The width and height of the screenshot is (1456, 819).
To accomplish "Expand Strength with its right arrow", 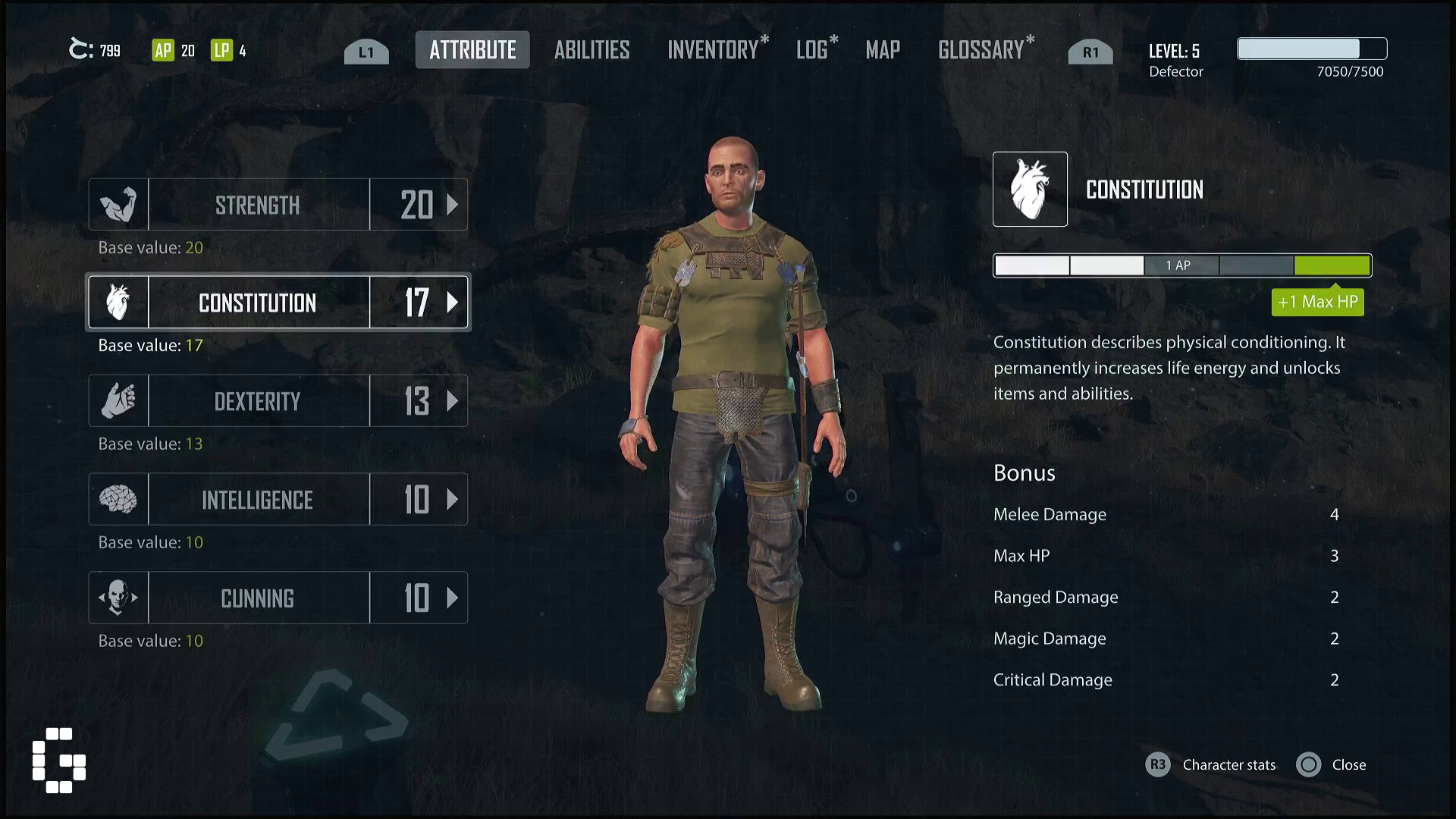I will point(453,204).
